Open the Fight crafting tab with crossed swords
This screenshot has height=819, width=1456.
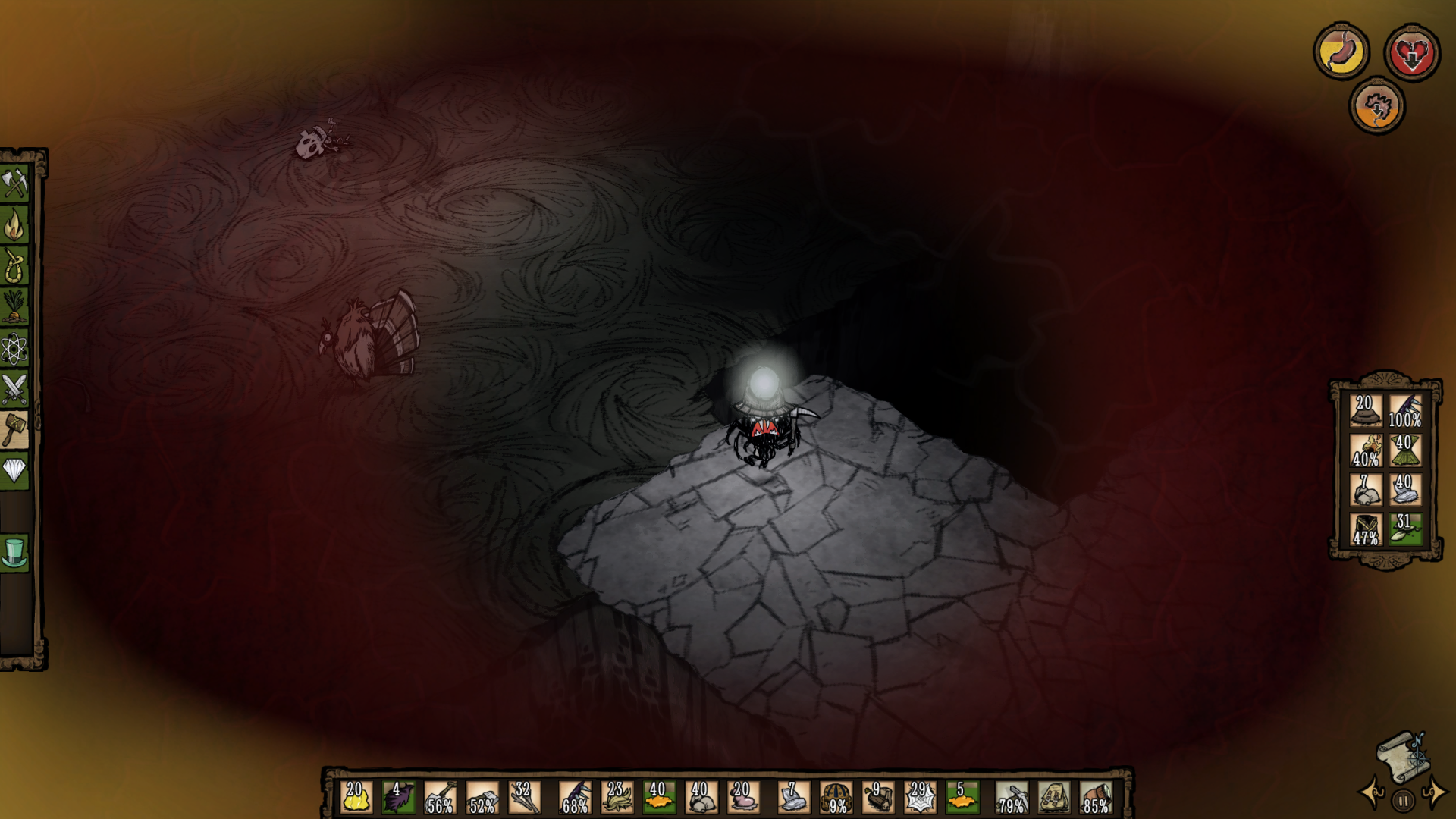(14, 390)
